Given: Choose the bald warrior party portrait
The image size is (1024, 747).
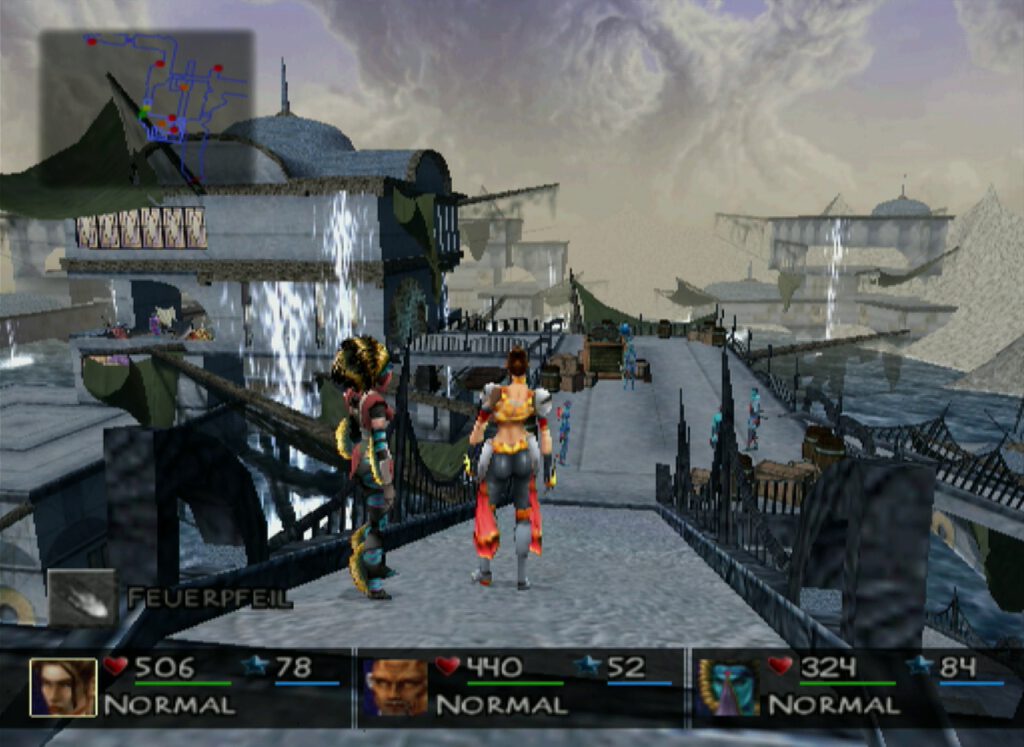Looking at the screenshot, I should tap(395, 687).
